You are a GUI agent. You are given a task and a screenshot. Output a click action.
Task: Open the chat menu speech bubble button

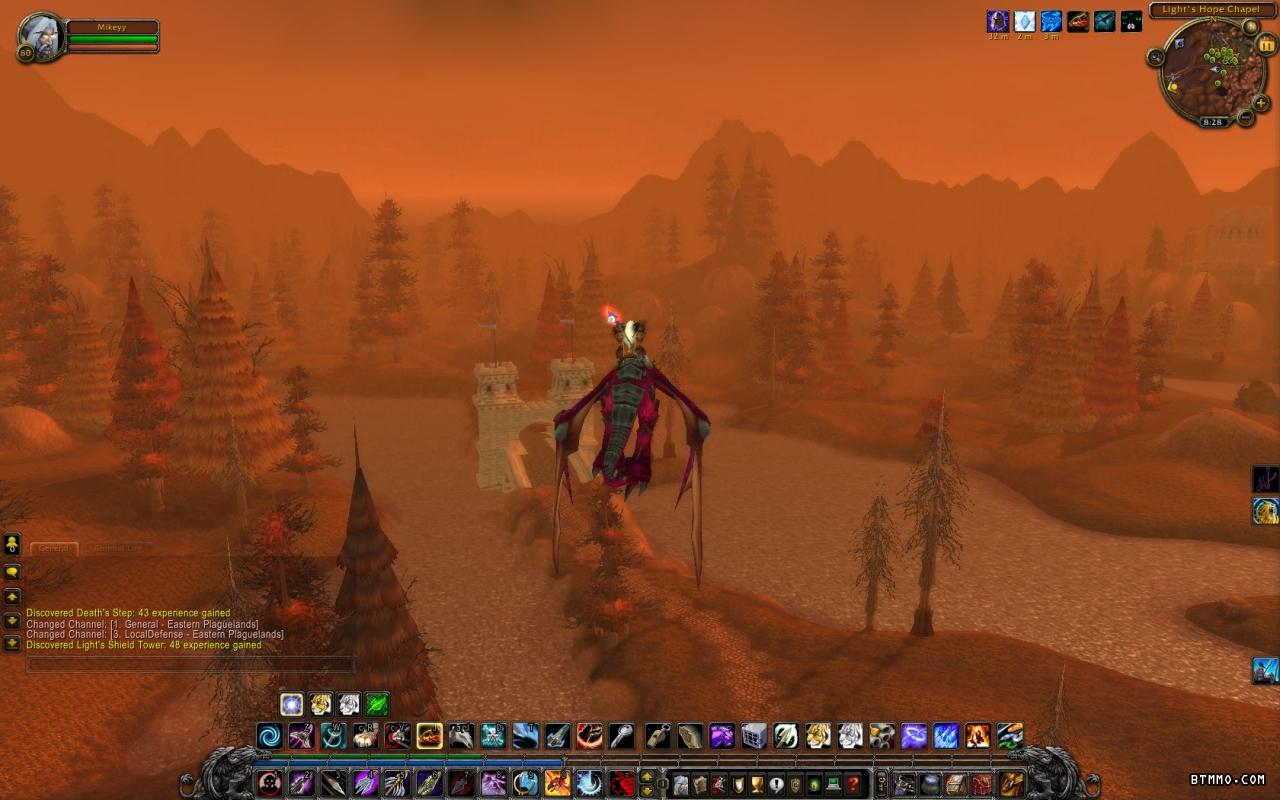(x=12, y=572)
